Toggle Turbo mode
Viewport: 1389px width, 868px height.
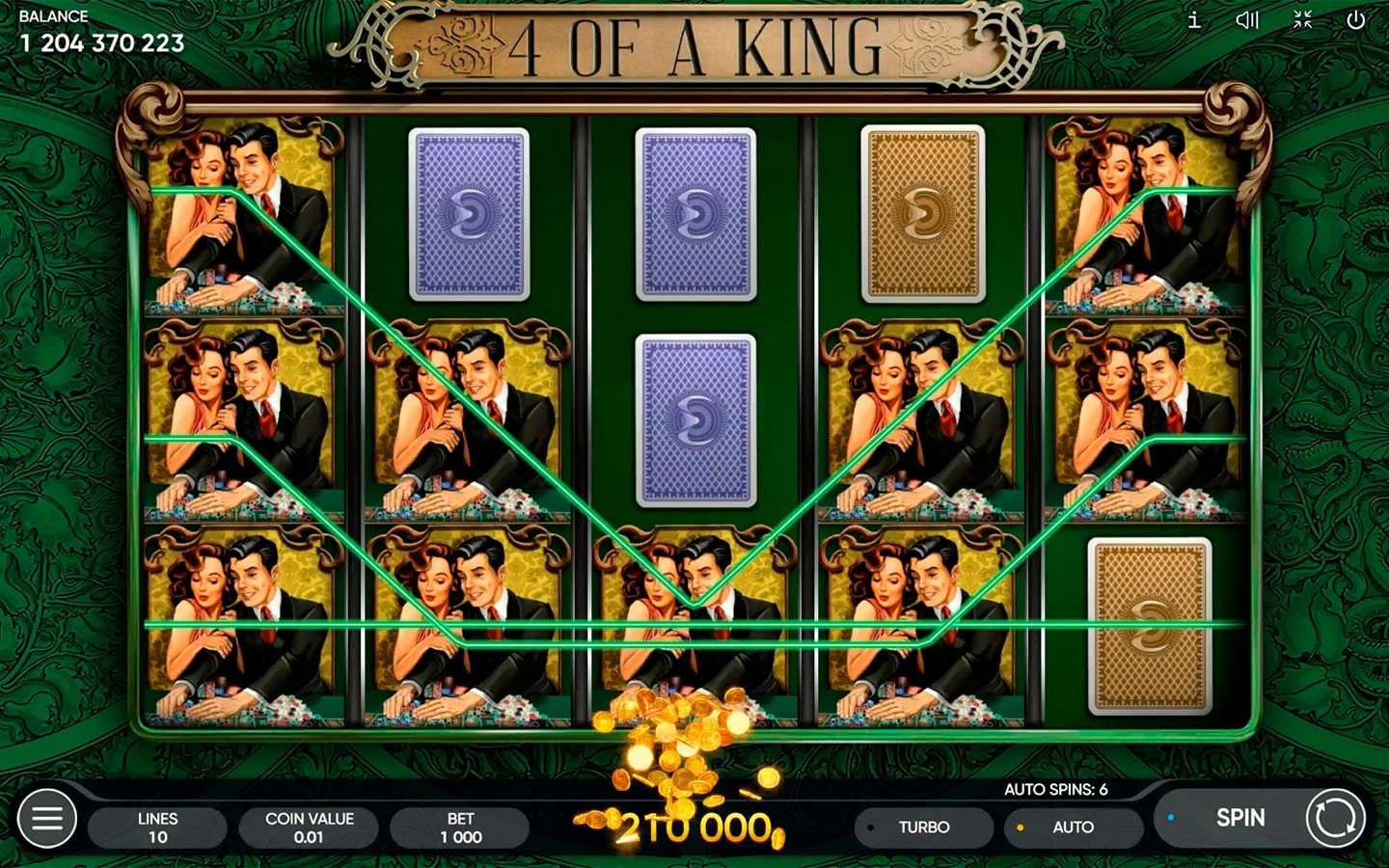(x=923, y=827)
